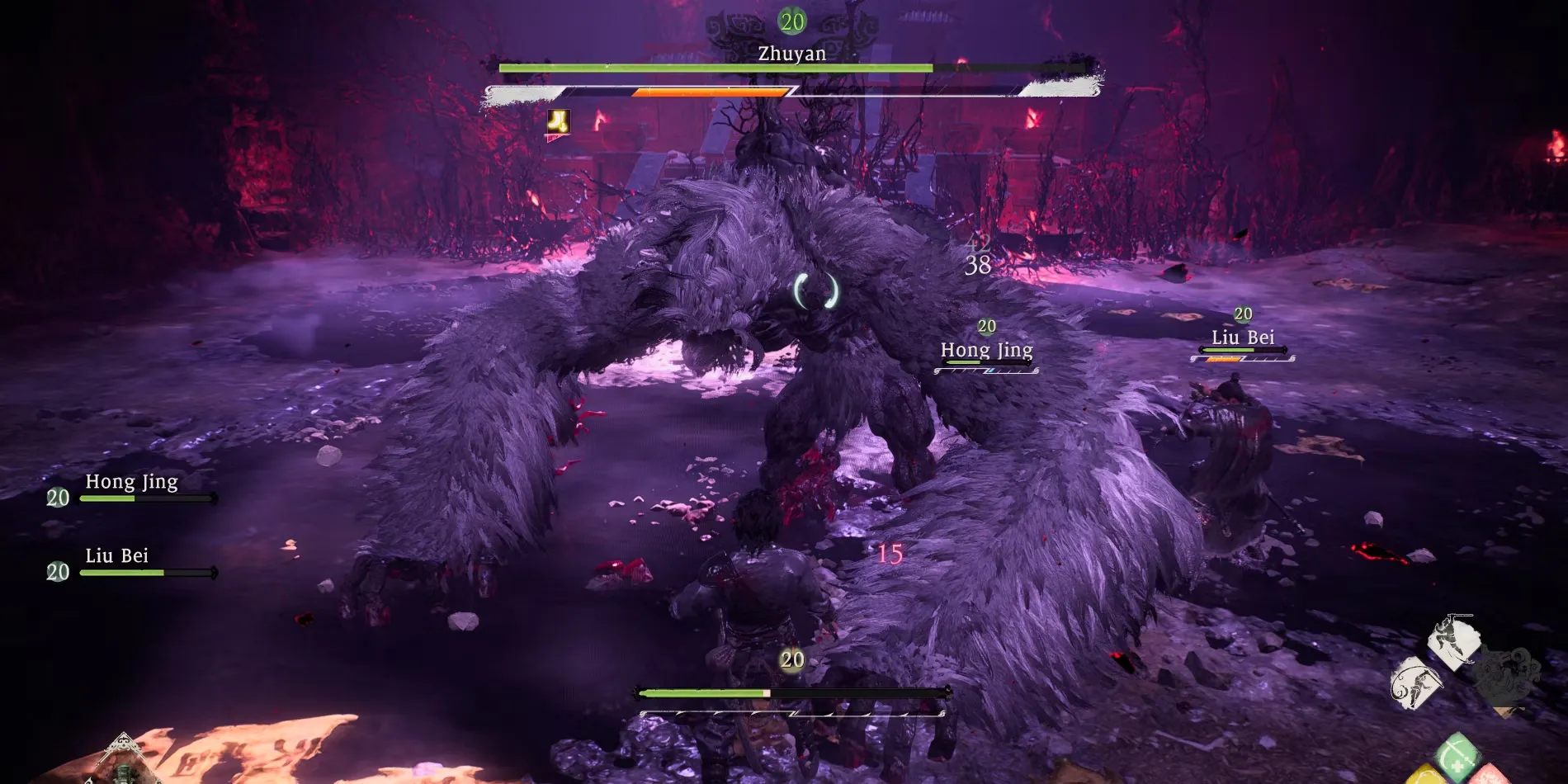Trigger the lower martial art curved-slash icon
The image size is (1568, 784).
pyautogui.click(x=1415, y=683)
